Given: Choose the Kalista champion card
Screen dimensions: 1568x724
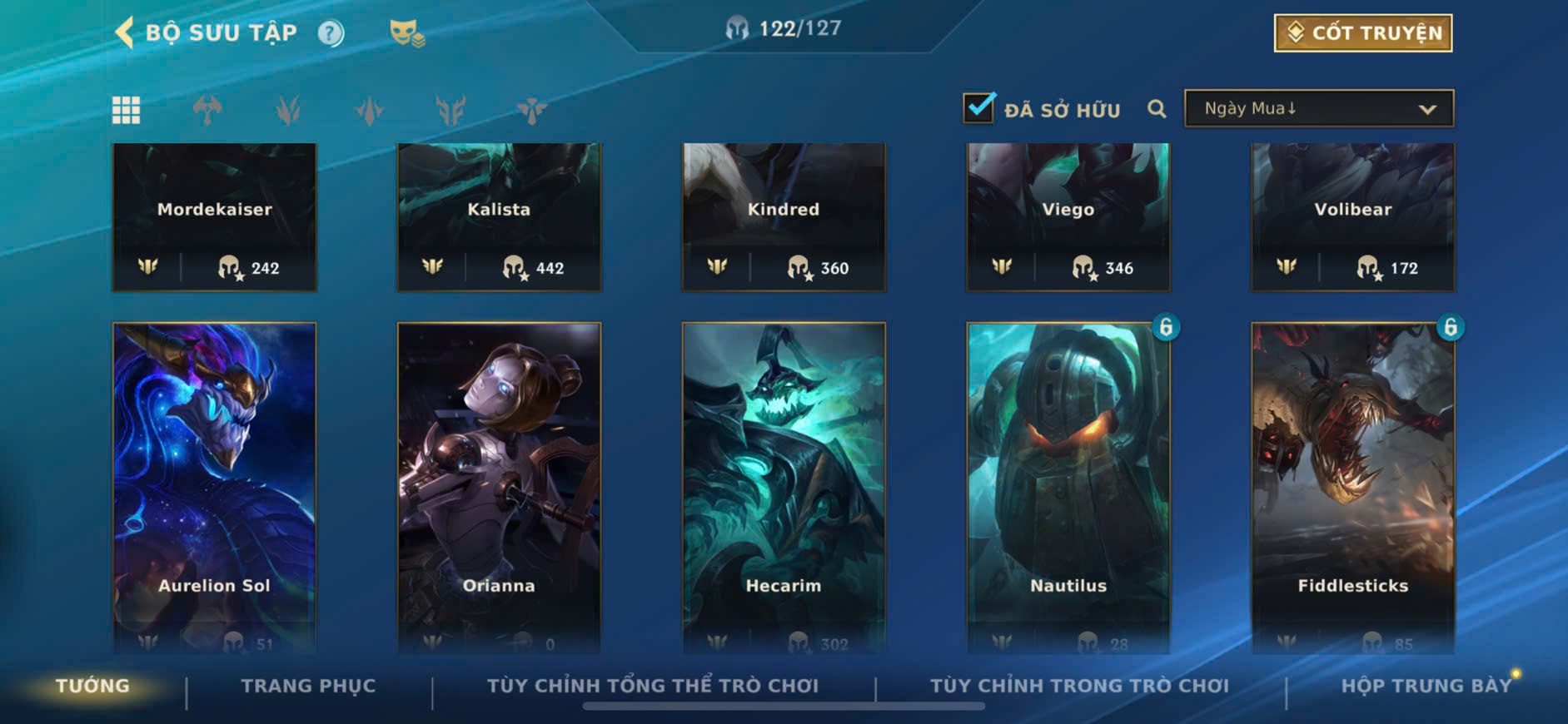Looking at the screenshot, I should (x=499, y=216).
